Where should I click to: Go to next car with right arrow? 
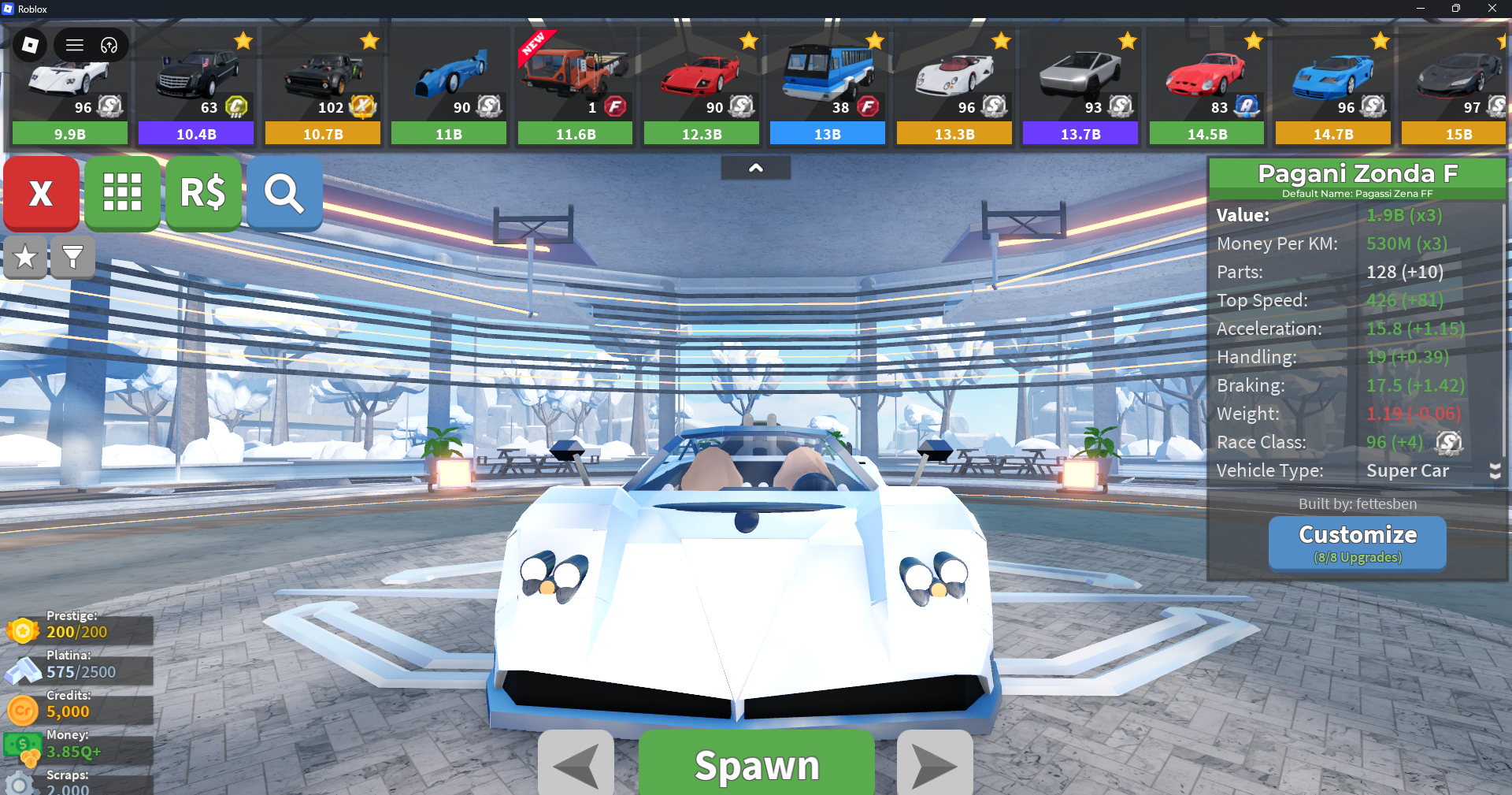pos(935,764)
